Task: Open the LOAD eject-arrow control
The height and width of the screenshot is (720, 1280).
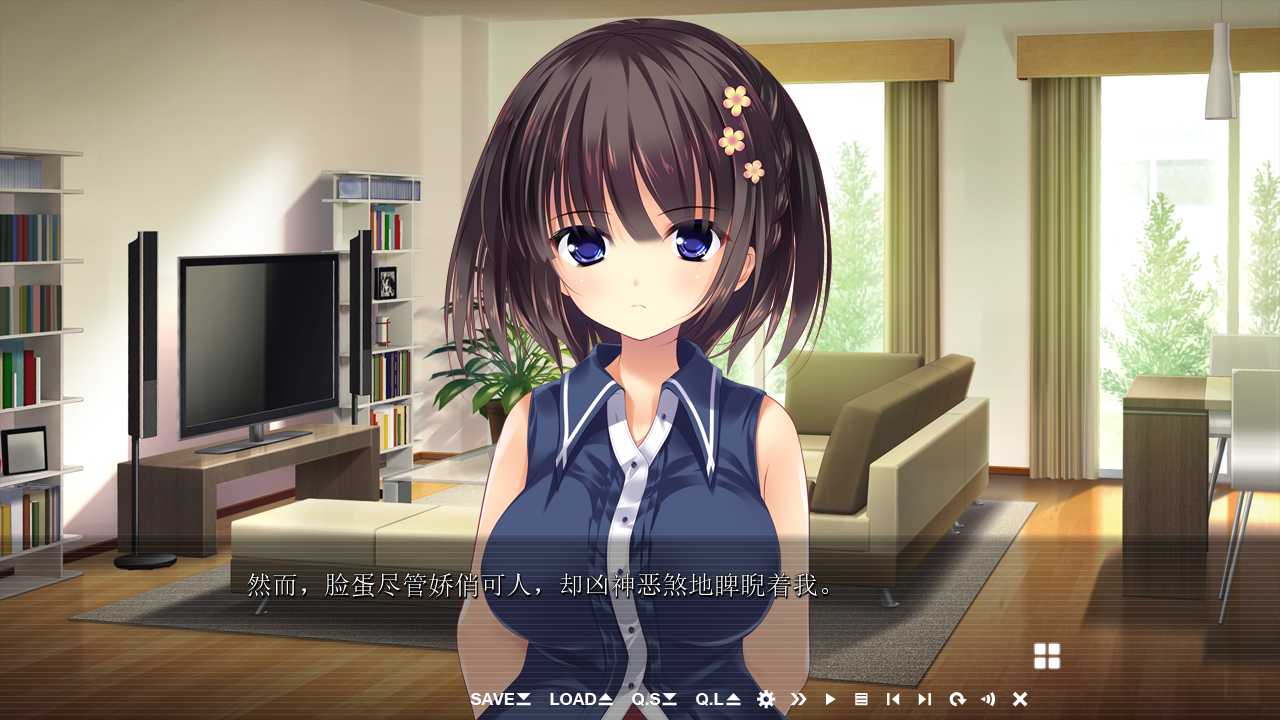Action: tap(605, 700)
